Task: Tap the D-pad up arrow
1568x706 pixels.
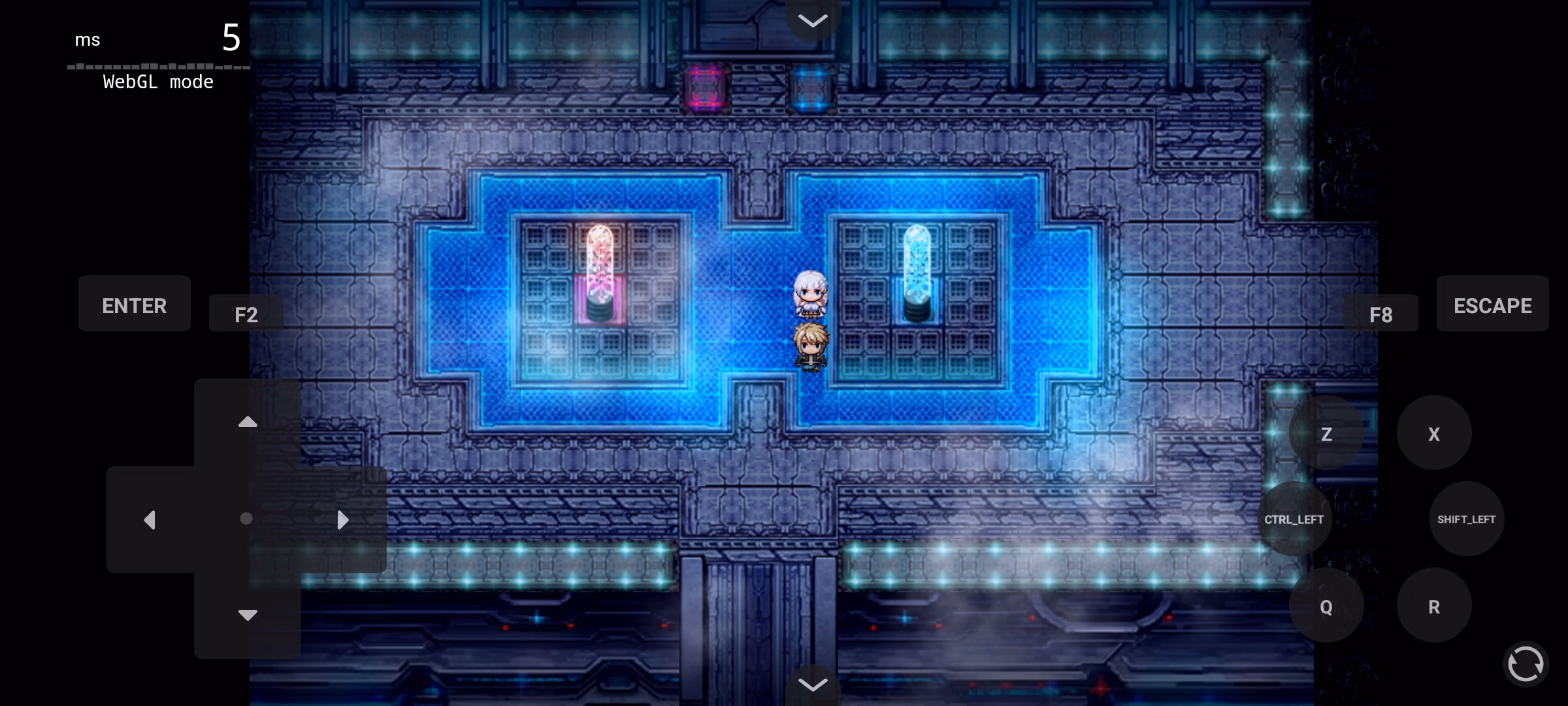Action: (x=247, y=422)
